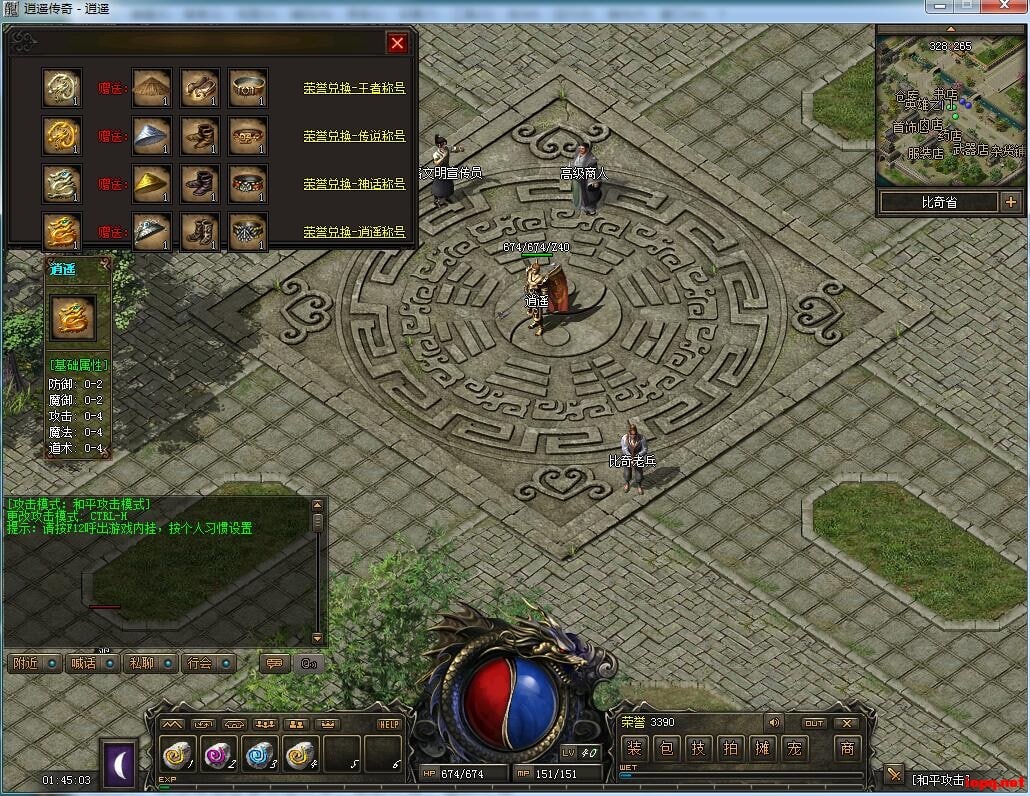Show the 技 skills panel
This screenshot has height=796, width=1030.
click(699, 748)
